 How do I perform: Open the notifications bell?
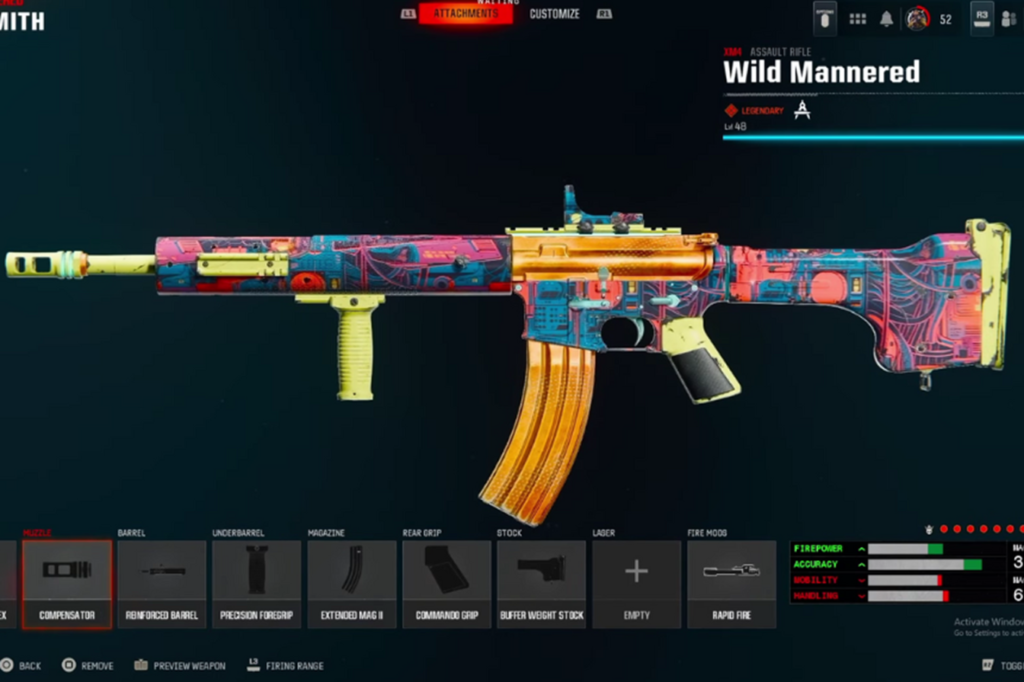click(x=886, y=19)
